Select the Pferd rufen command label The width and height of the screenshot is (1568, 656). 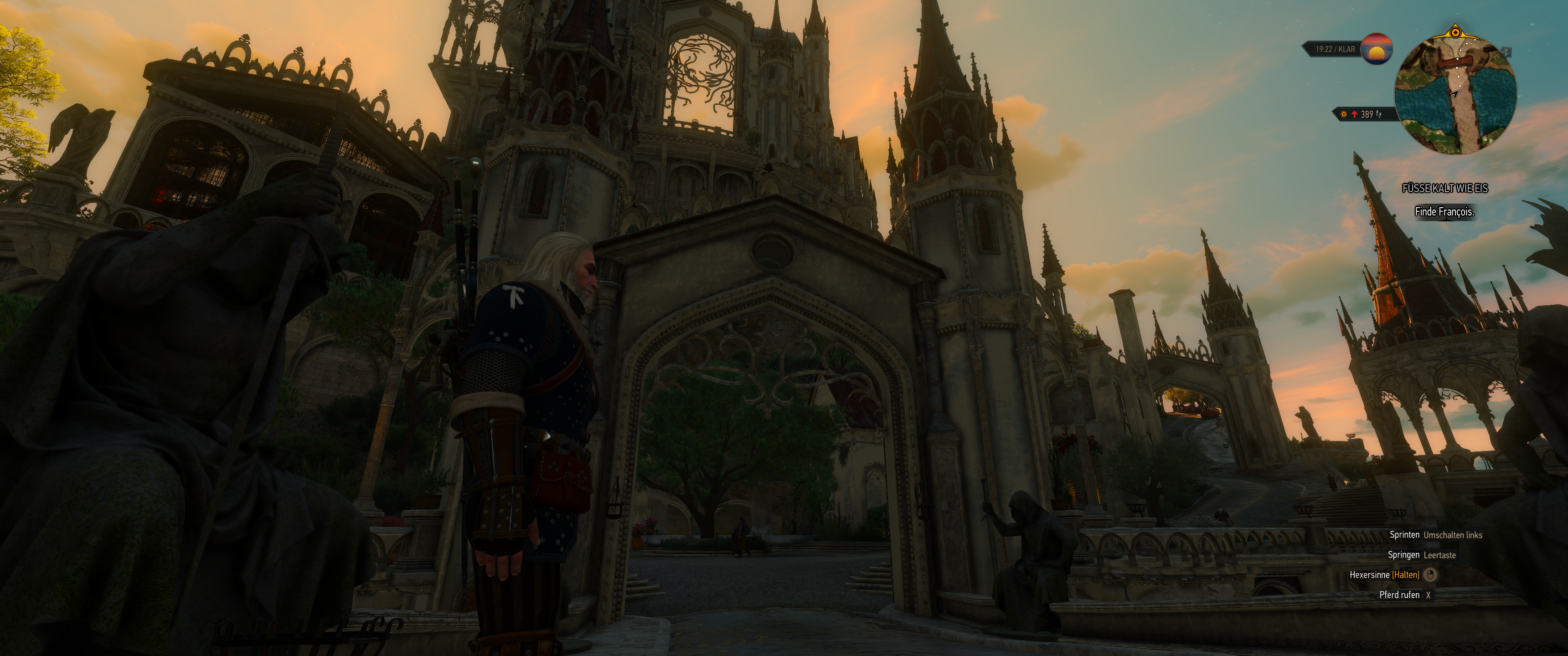click(x=1400, y=597)
